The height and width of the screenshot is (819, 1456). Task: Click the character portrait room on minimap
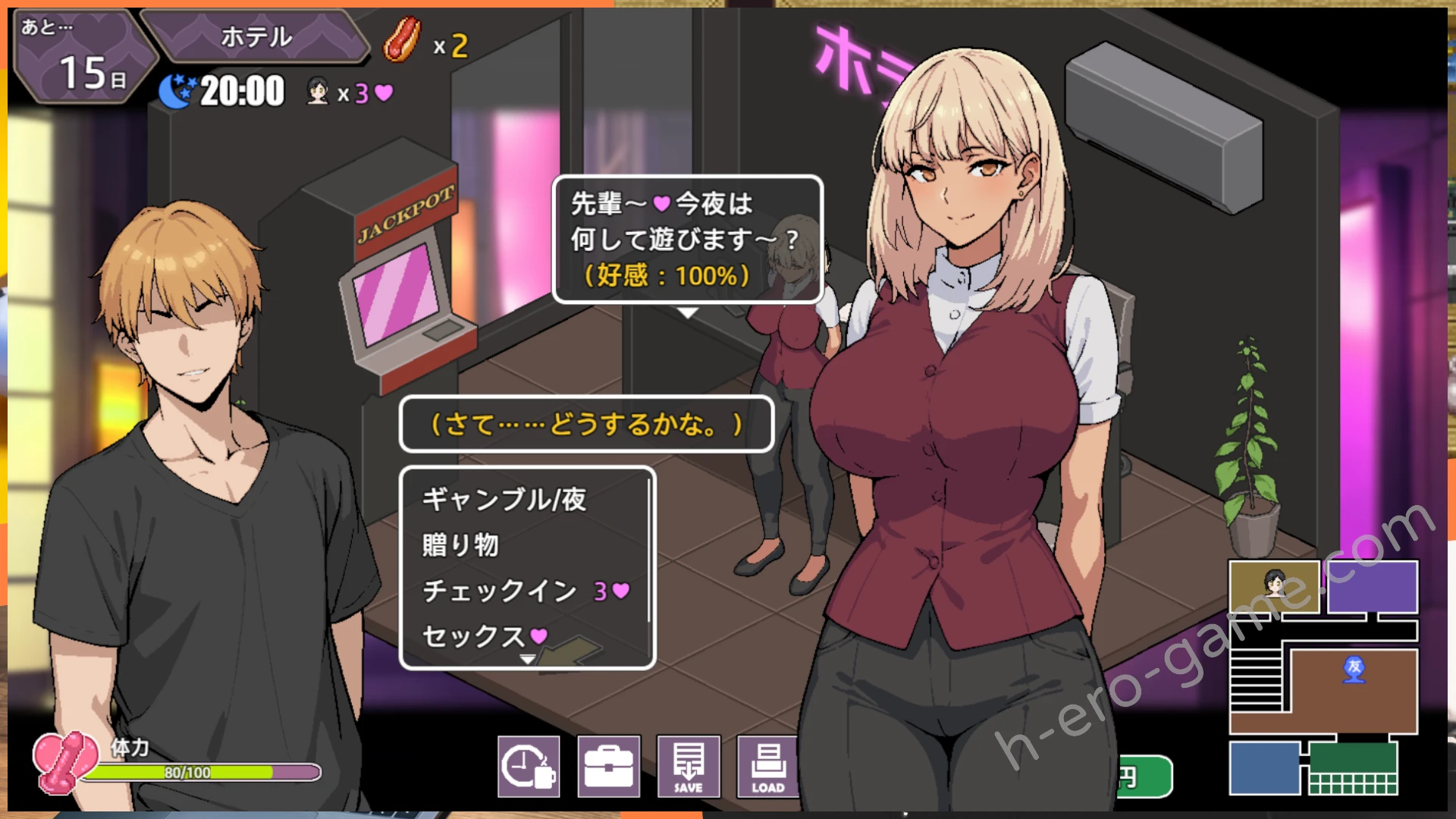pyautogui.click(x=1274, y=586)
